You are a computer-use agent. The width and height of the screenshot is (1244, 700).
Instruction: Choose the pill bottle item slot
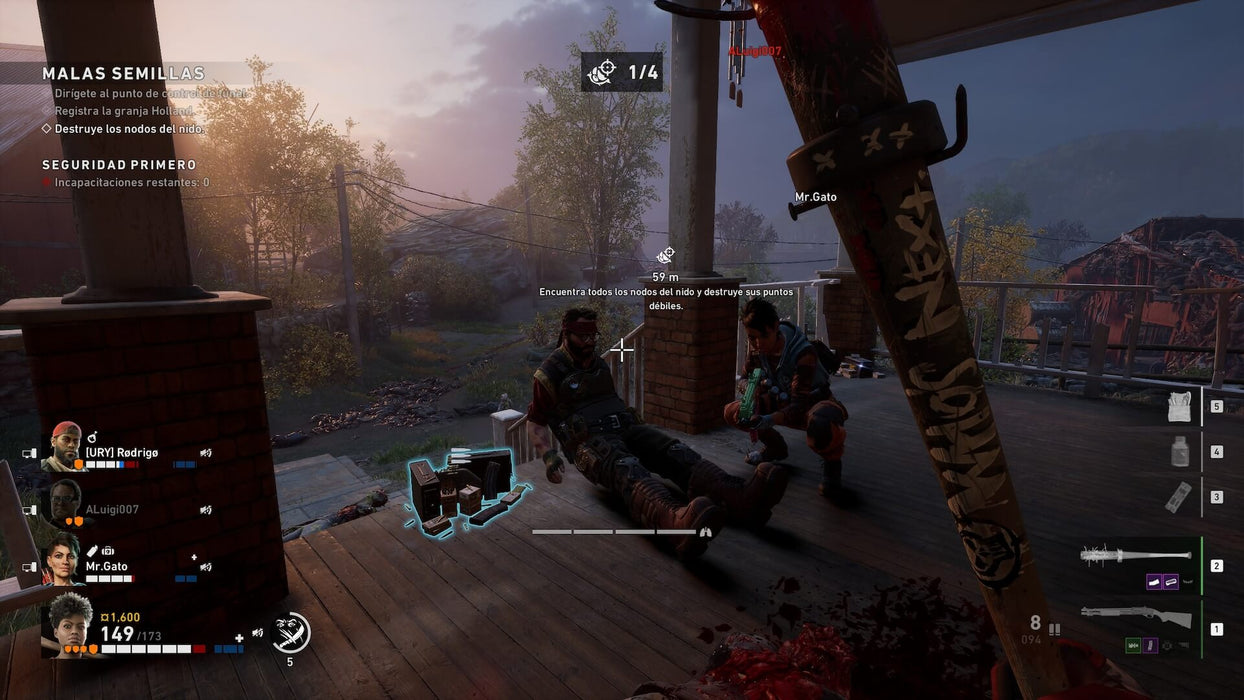pos(1180,452)
